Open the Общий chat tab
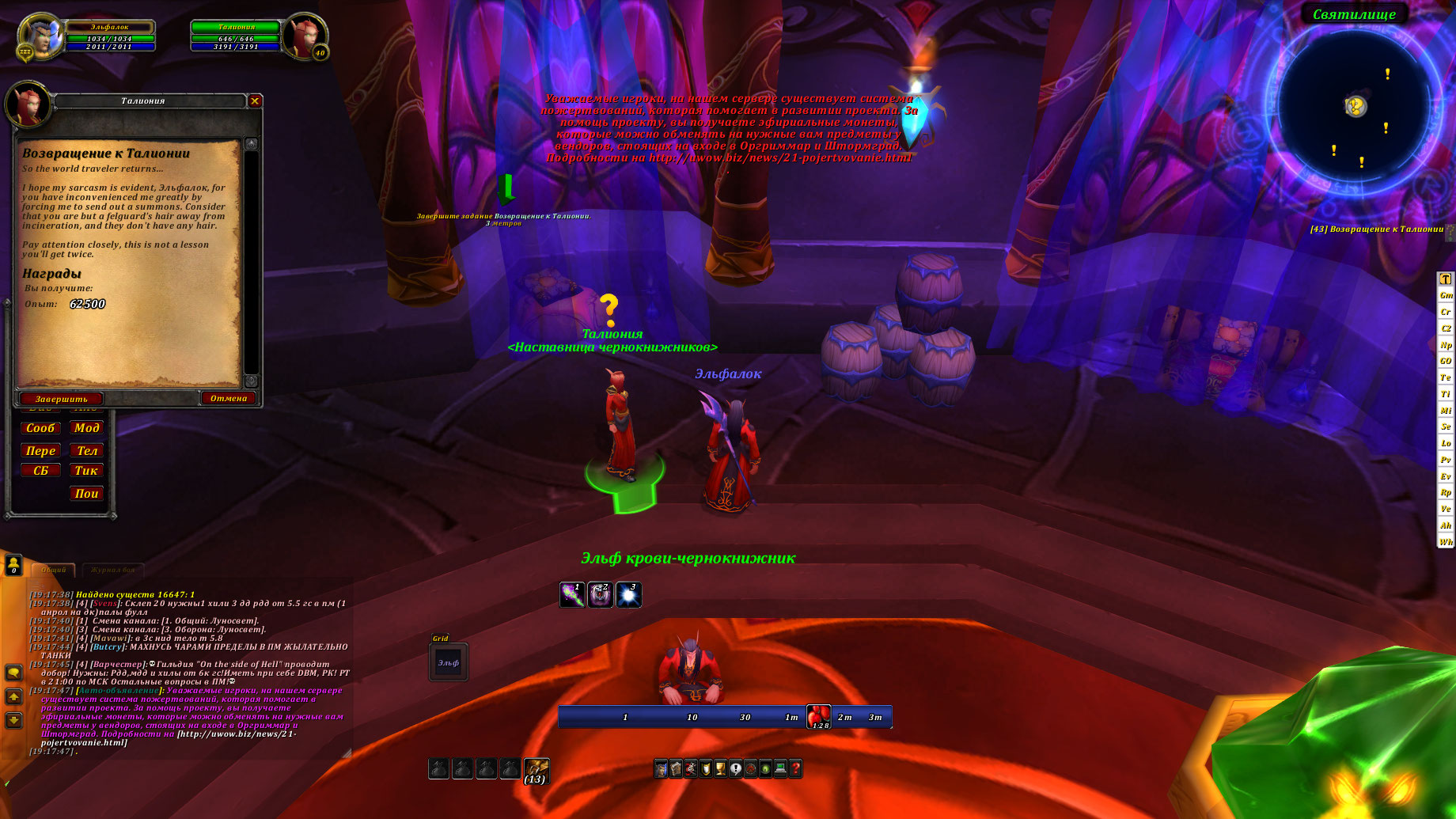This screenshot has width=1456, height=819. pos(54,570)
